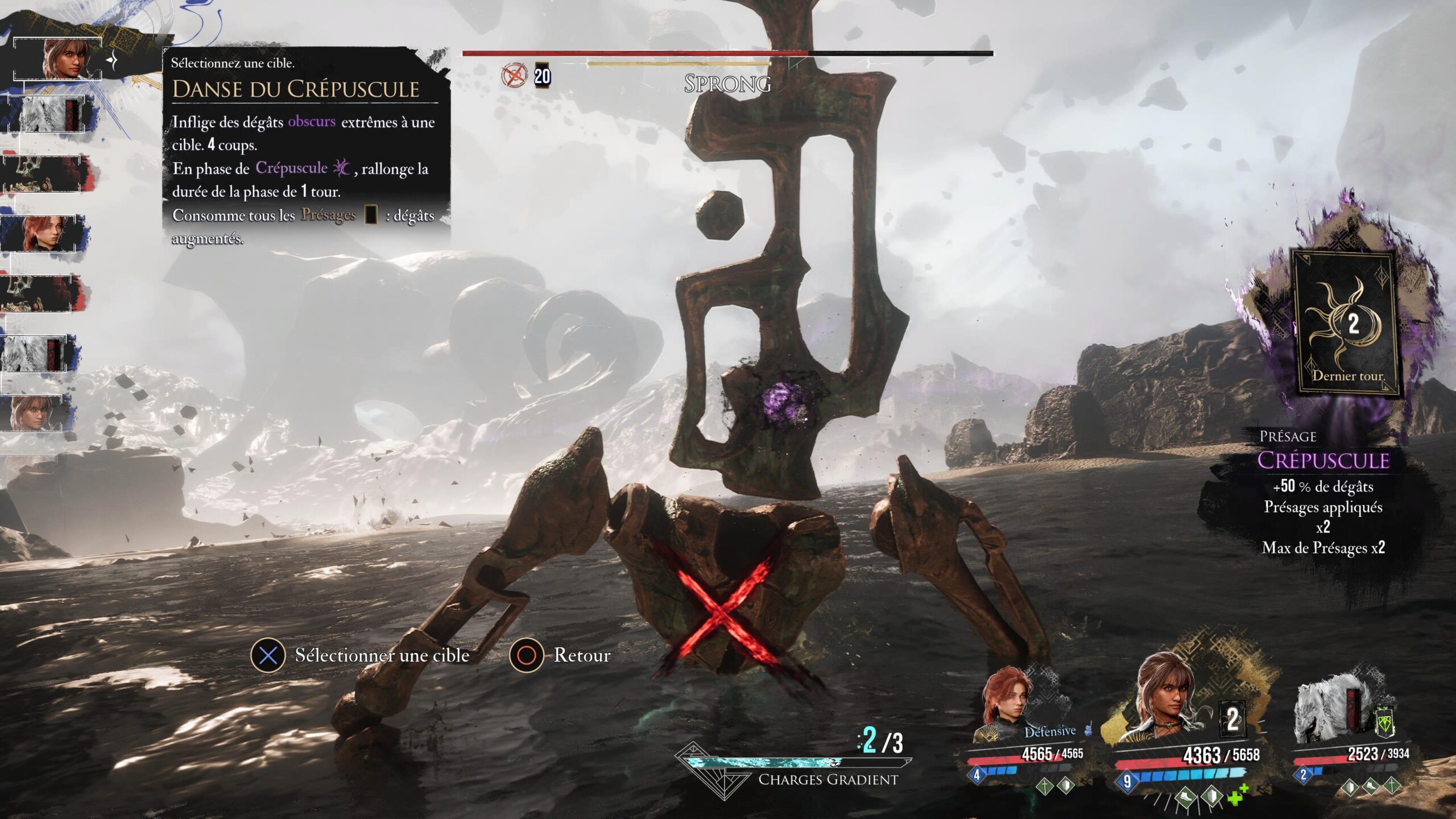Click the Crépuscule sun and moon card
This screenshot has width=1456, height=819.
pyautogui.click(x=1346, y=322)
